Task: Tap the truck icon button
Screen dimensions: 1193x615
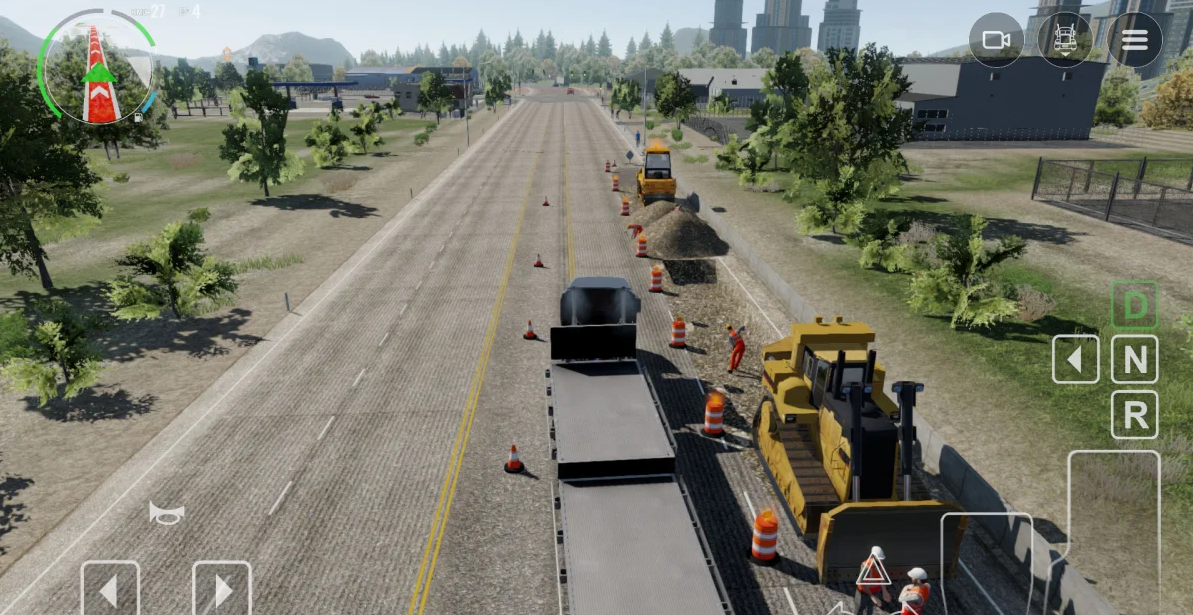Action: pyautogui.click(x=1065, y=40)
